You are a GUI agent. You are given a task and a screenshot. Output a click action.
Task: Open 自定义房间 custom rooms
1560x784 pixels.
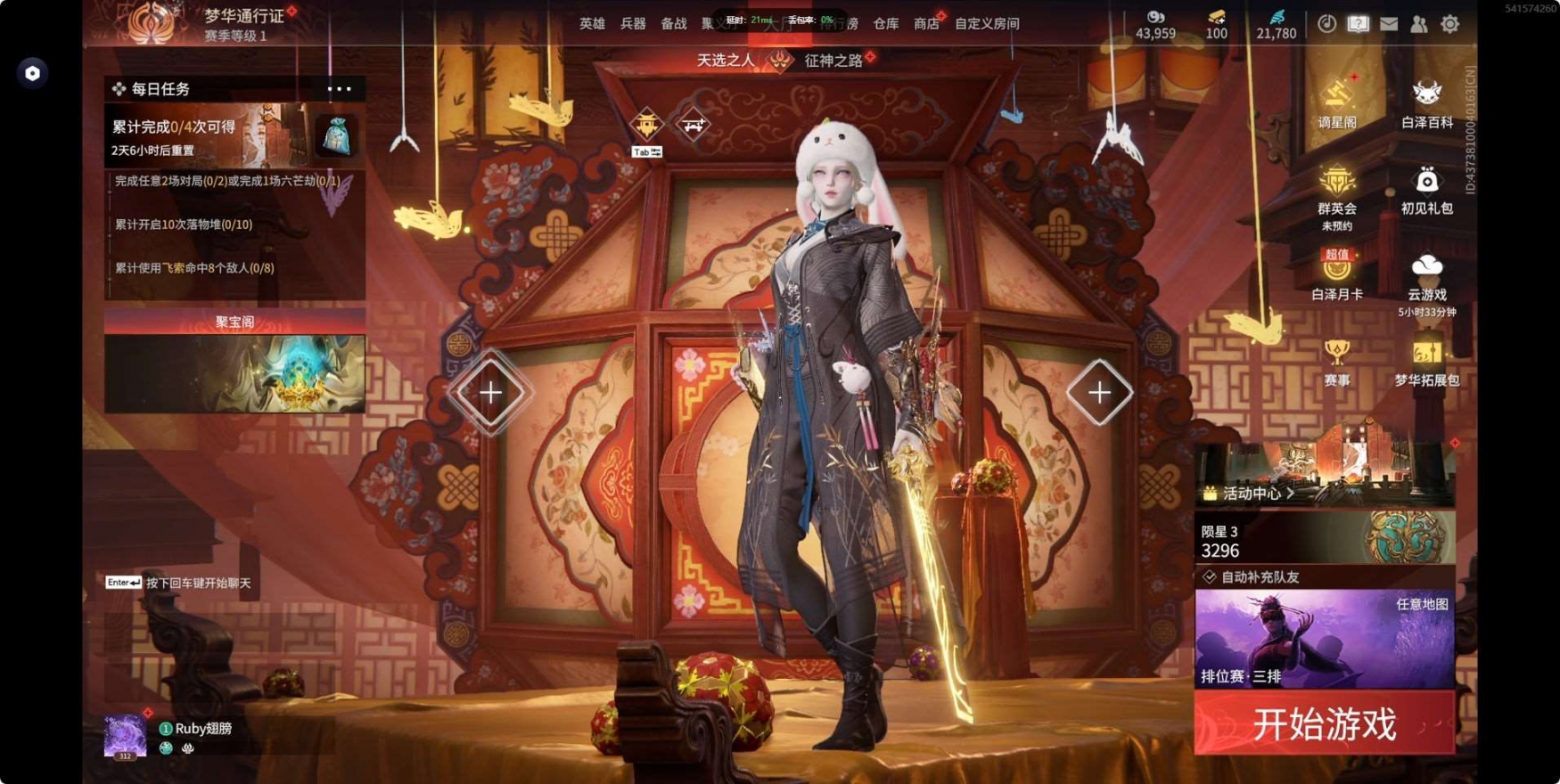[x=987, y=24]
